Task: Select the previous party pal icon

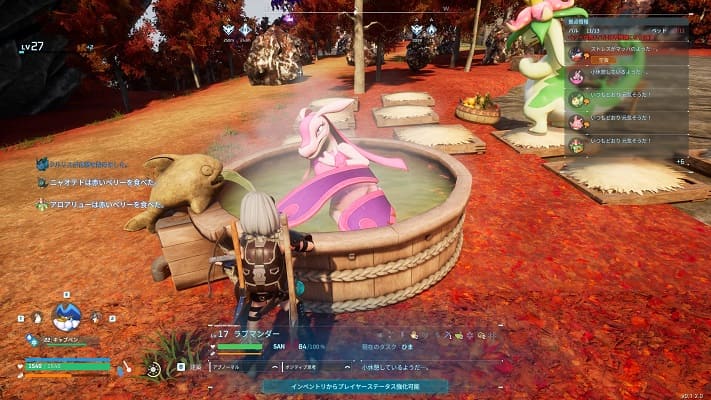Action: click(x=37, y=318)
